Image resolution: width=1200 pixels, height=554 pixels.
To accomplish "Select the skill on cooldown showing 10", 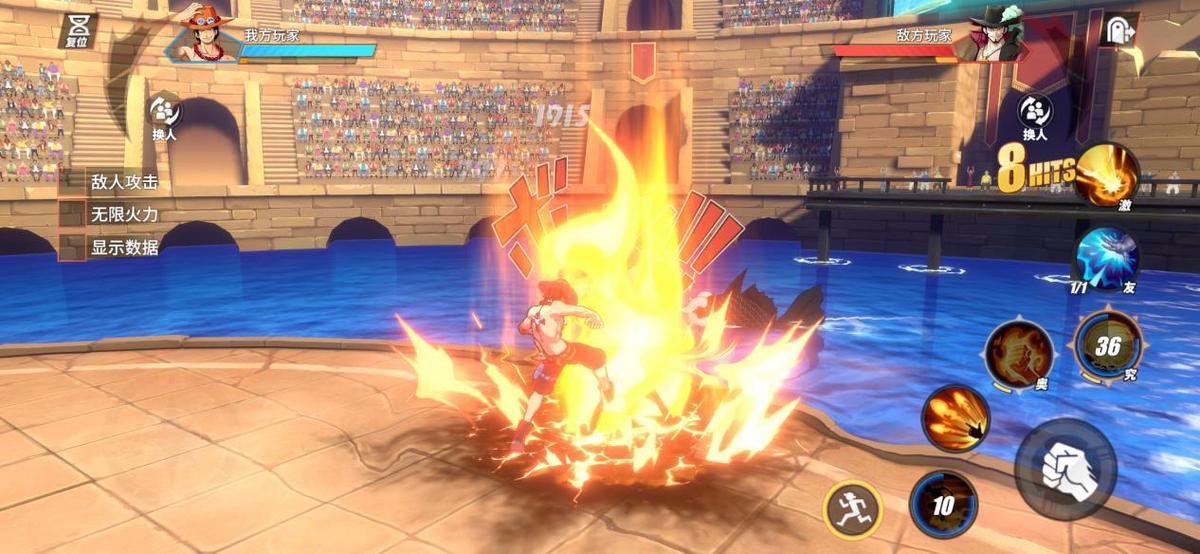I will (x=943, y=504).
